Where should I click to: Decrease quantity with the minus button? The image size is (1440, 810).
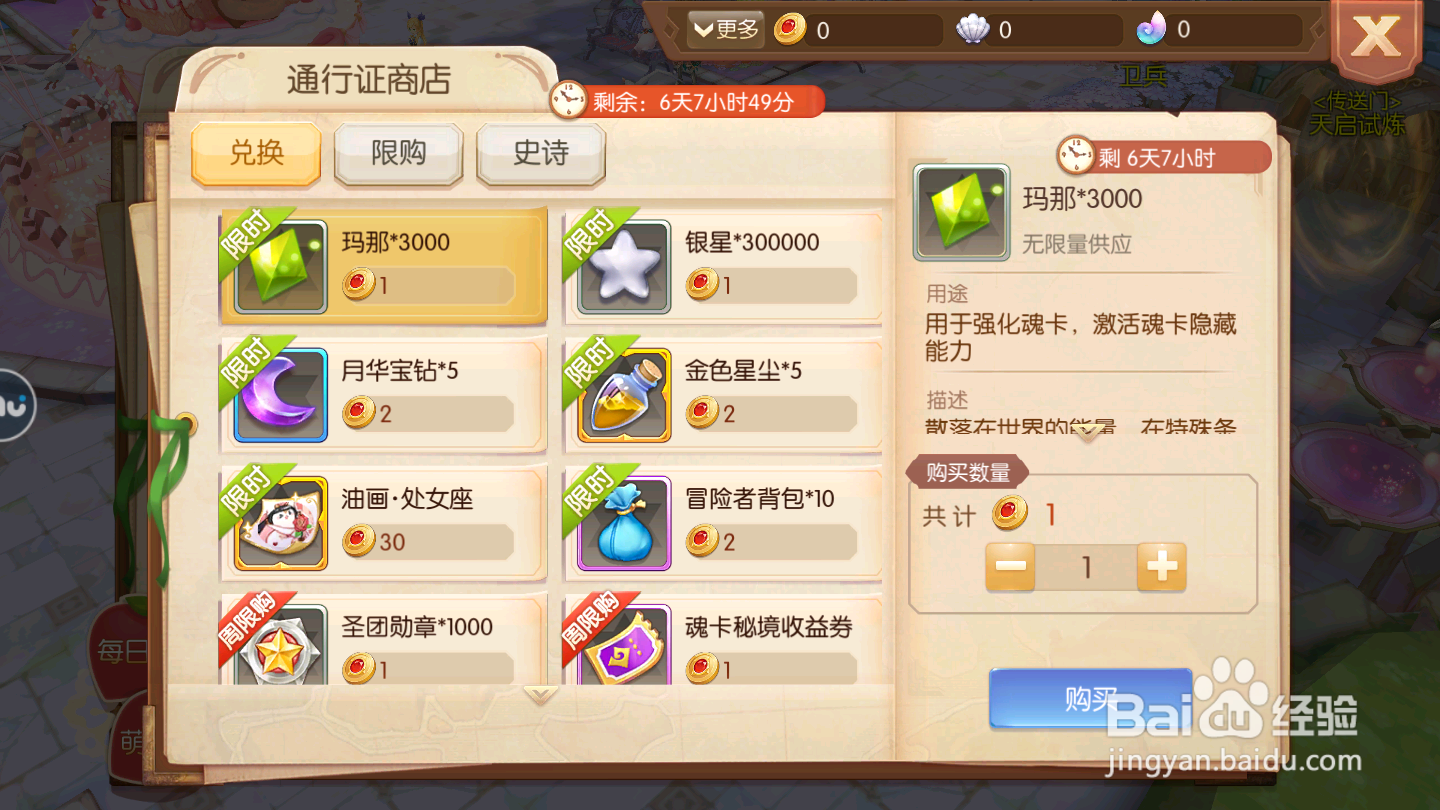click(x=1010, y=567)
